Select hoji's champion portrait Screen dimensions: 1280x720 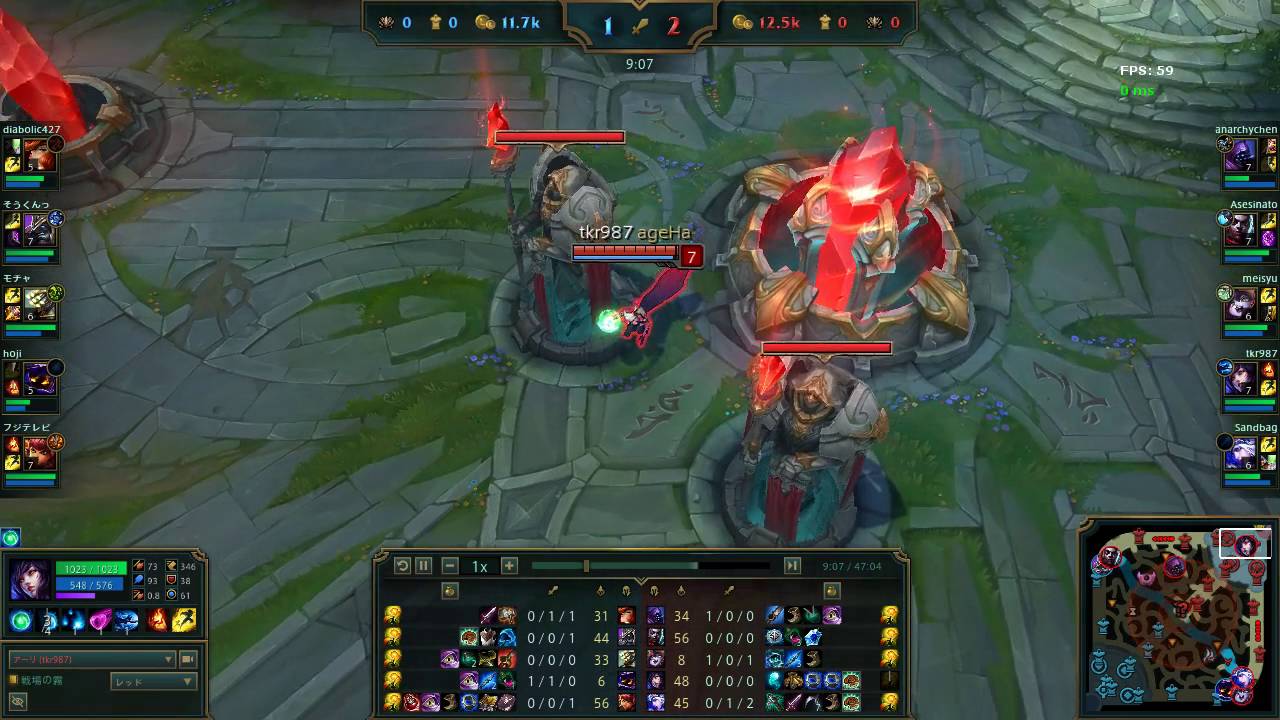point(39,379)
